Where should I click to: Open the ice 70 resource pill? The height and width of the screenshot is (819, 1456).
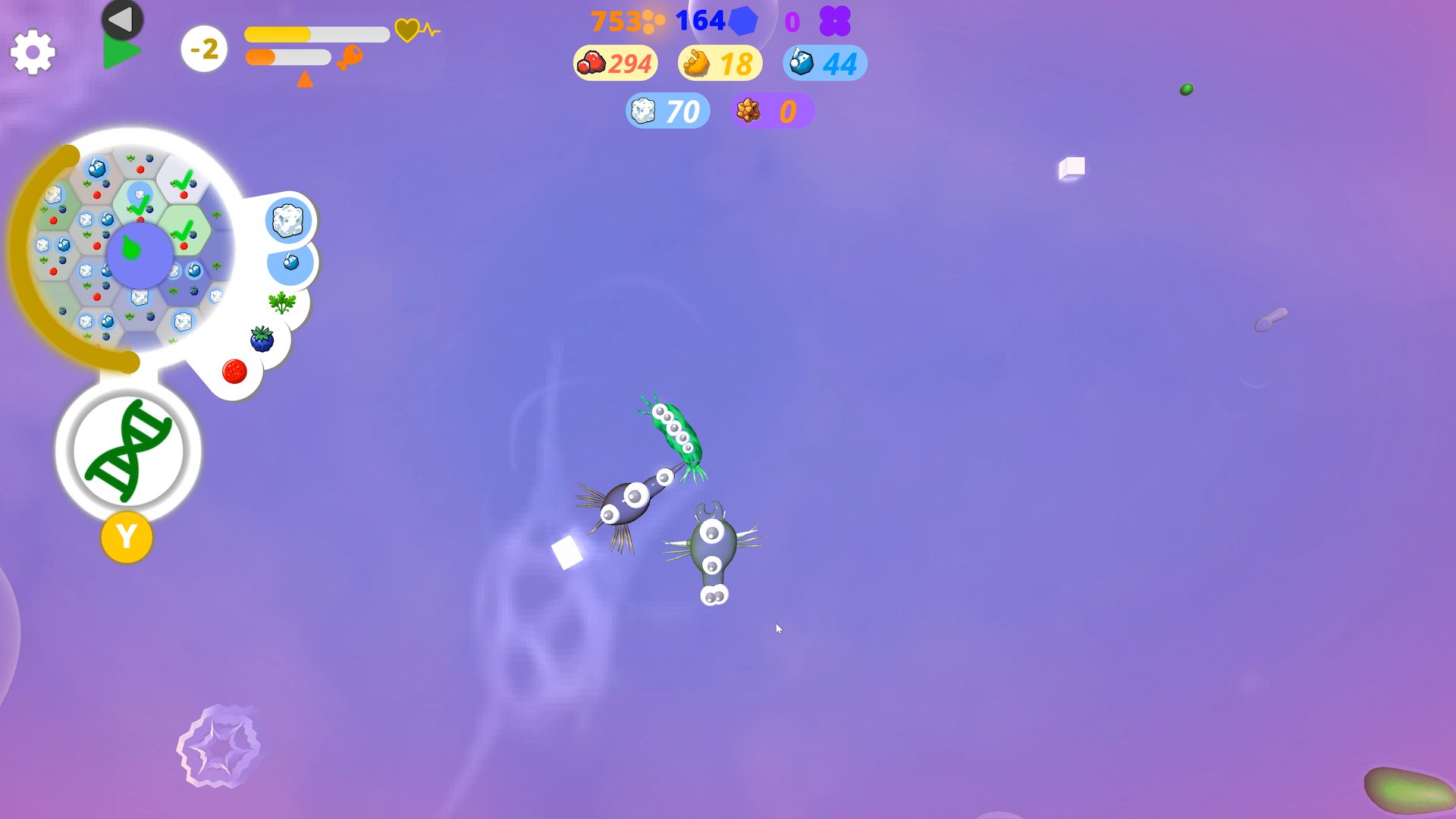[667, 111]
